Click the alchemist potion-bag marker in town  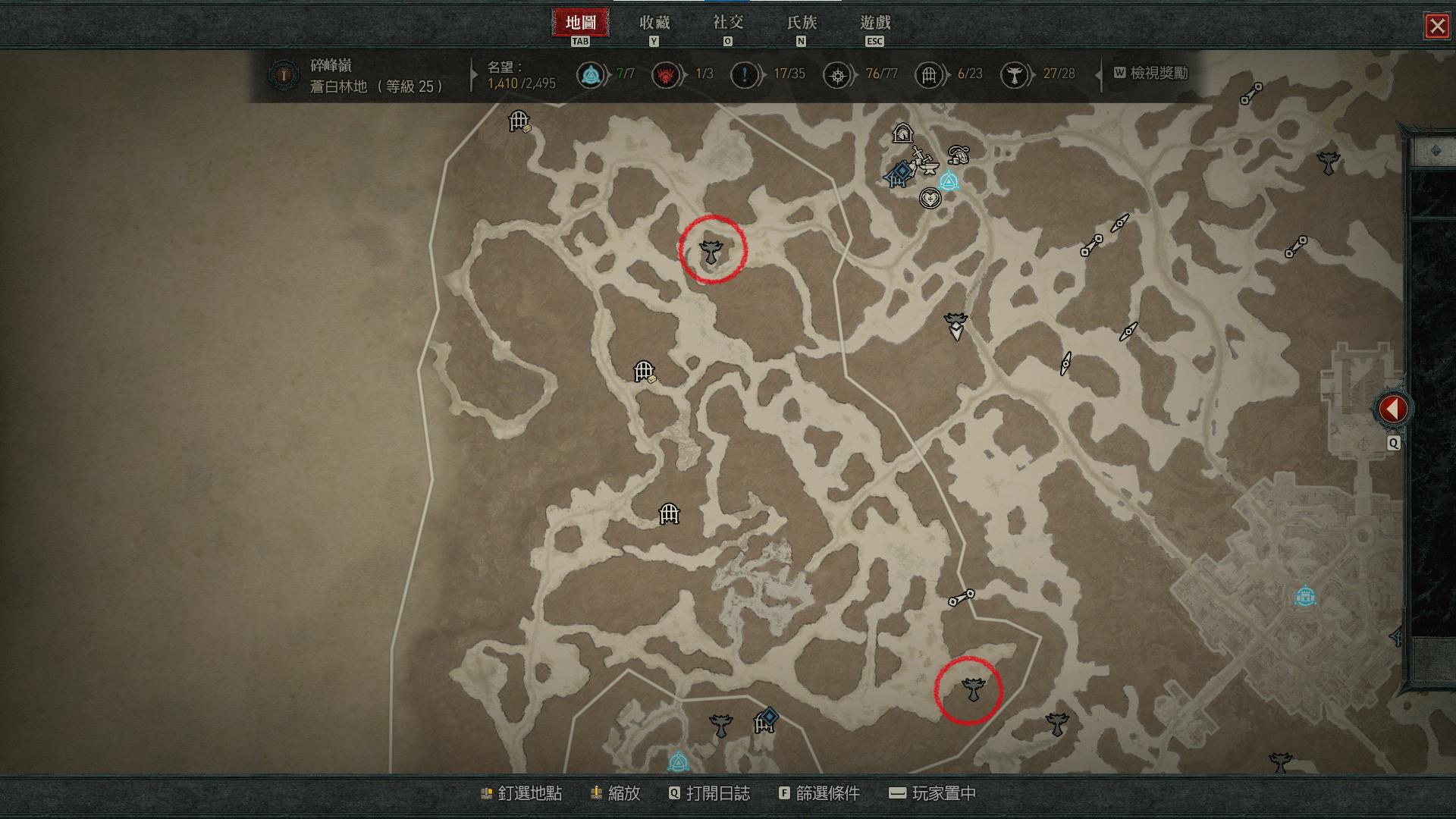tap(959, 155)
